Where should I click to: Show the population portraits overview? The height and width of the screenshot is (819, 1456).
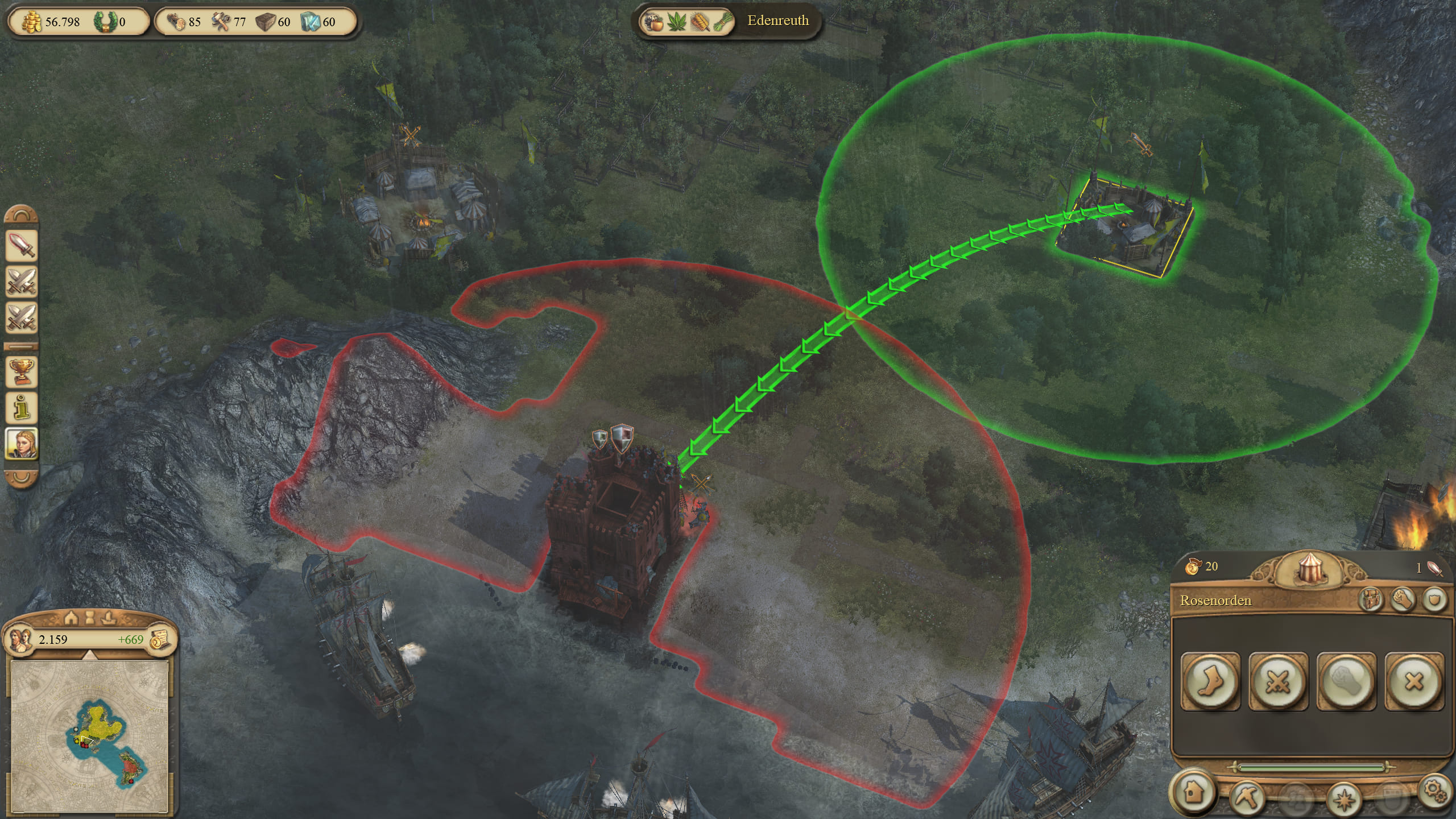[x=20, y=639]
